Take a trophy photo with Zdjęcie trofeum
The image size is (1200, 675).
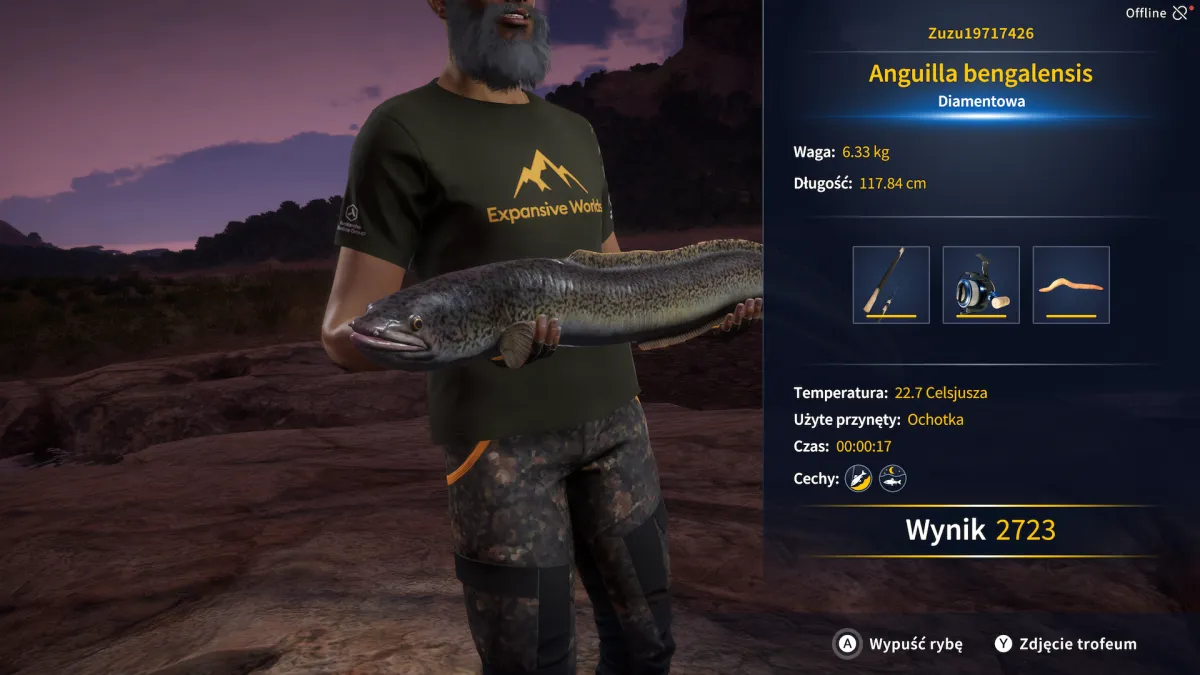click(1066, 644)
